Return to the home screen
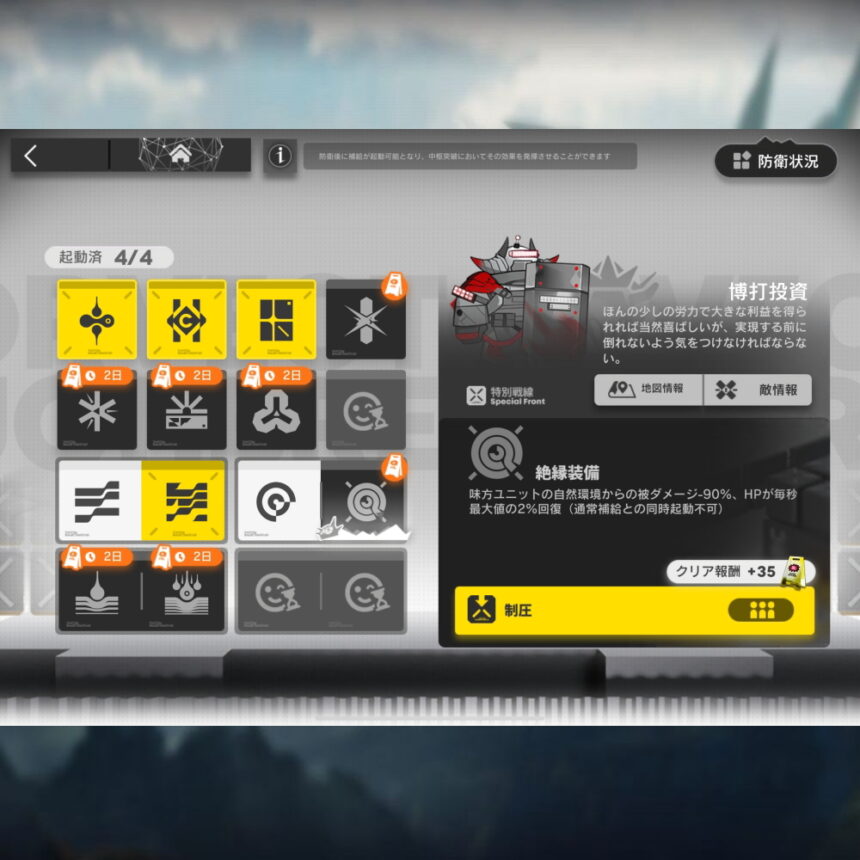The width and height of the screenshot is (860, 860). [x=180, y=155]
